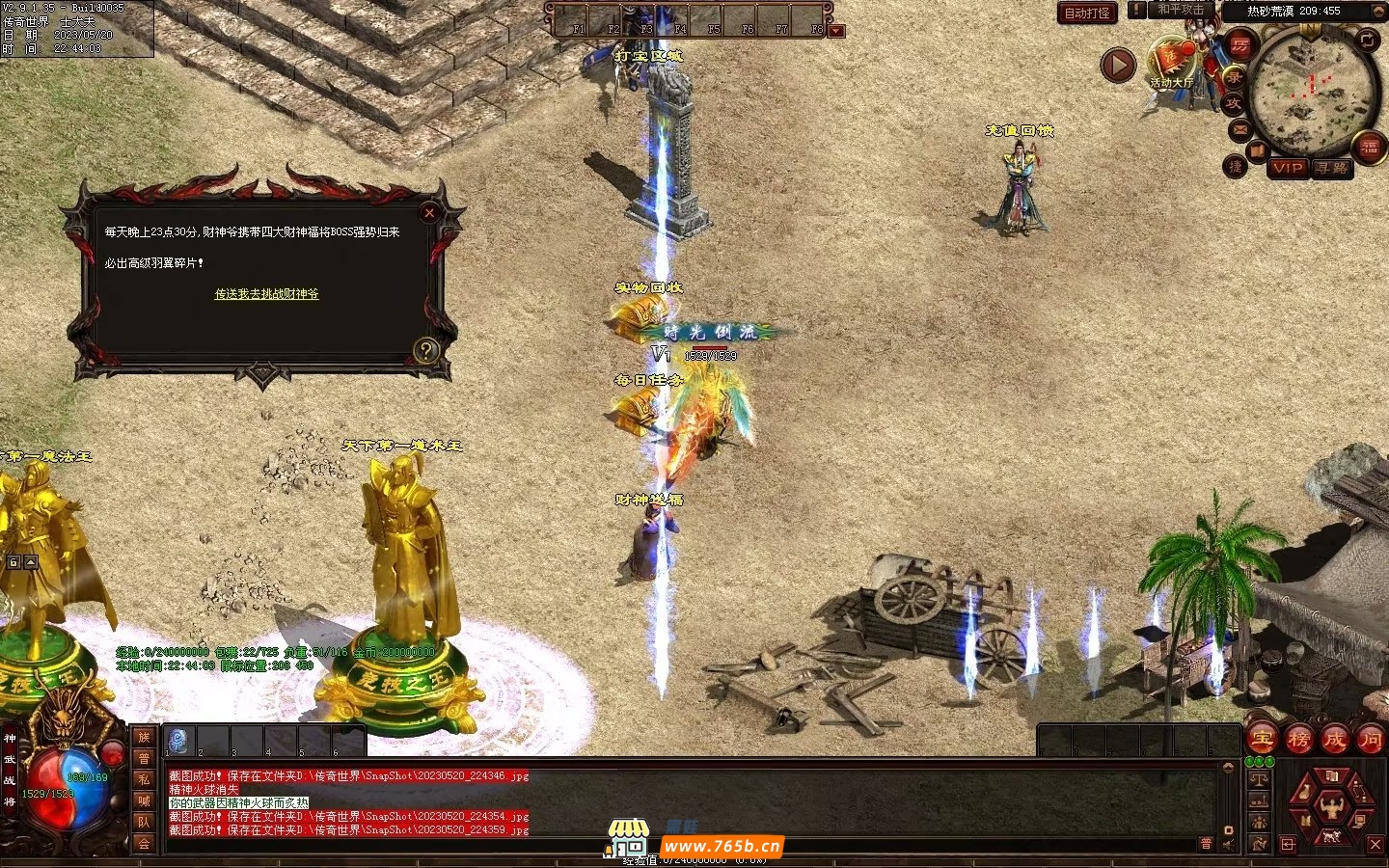Show the 榜 rankings button

pos(1298,740)
